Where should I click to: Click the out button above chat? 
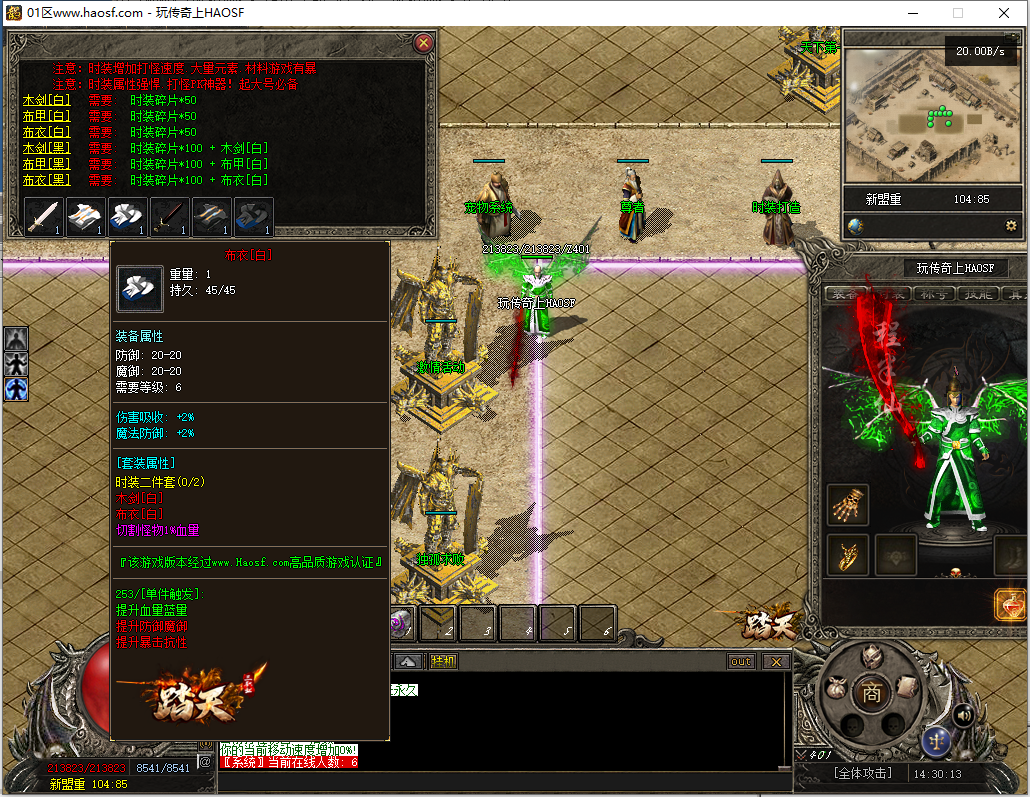[x=741, y=661]
